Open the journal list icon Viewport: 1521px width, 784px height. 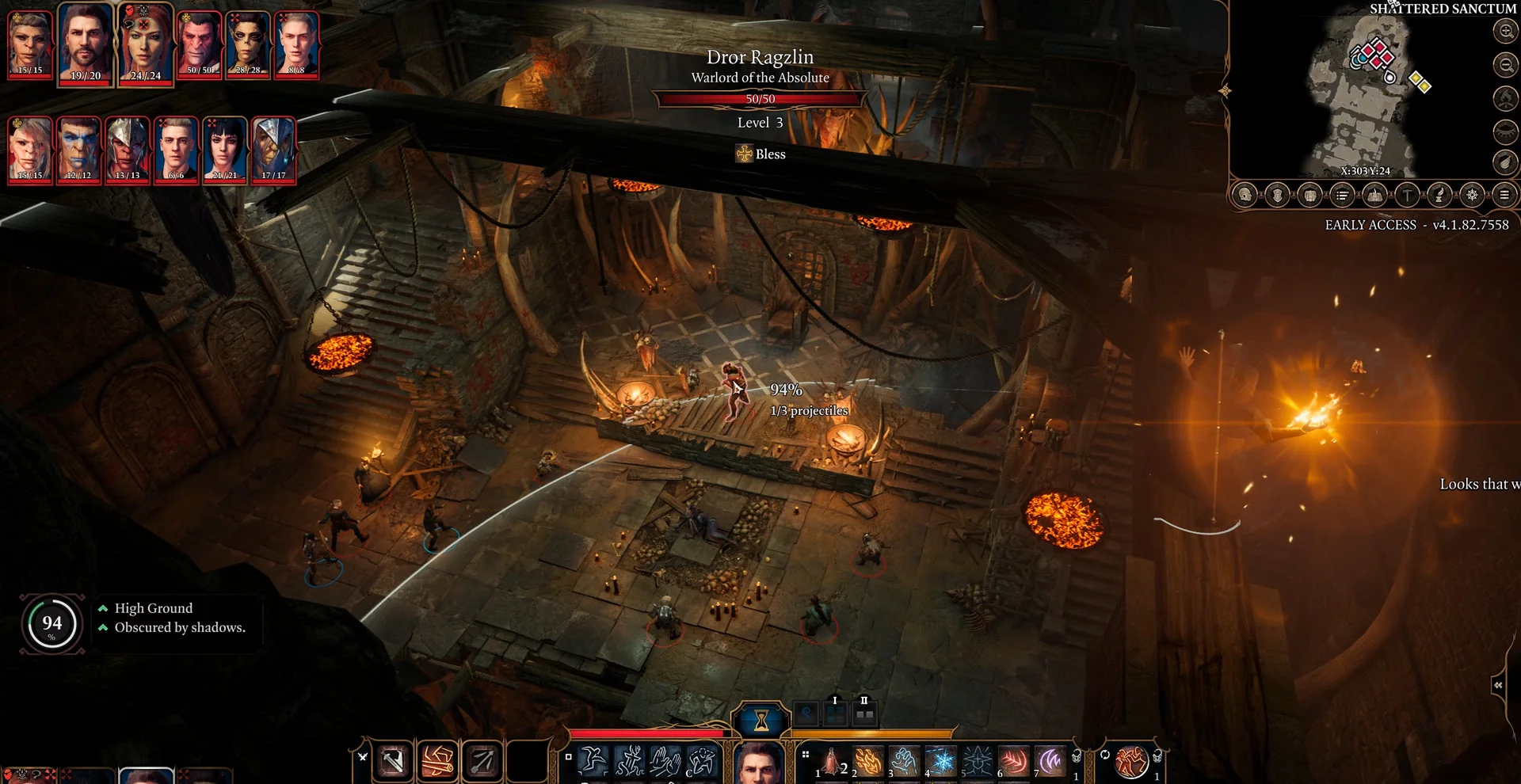[1342, 195]
